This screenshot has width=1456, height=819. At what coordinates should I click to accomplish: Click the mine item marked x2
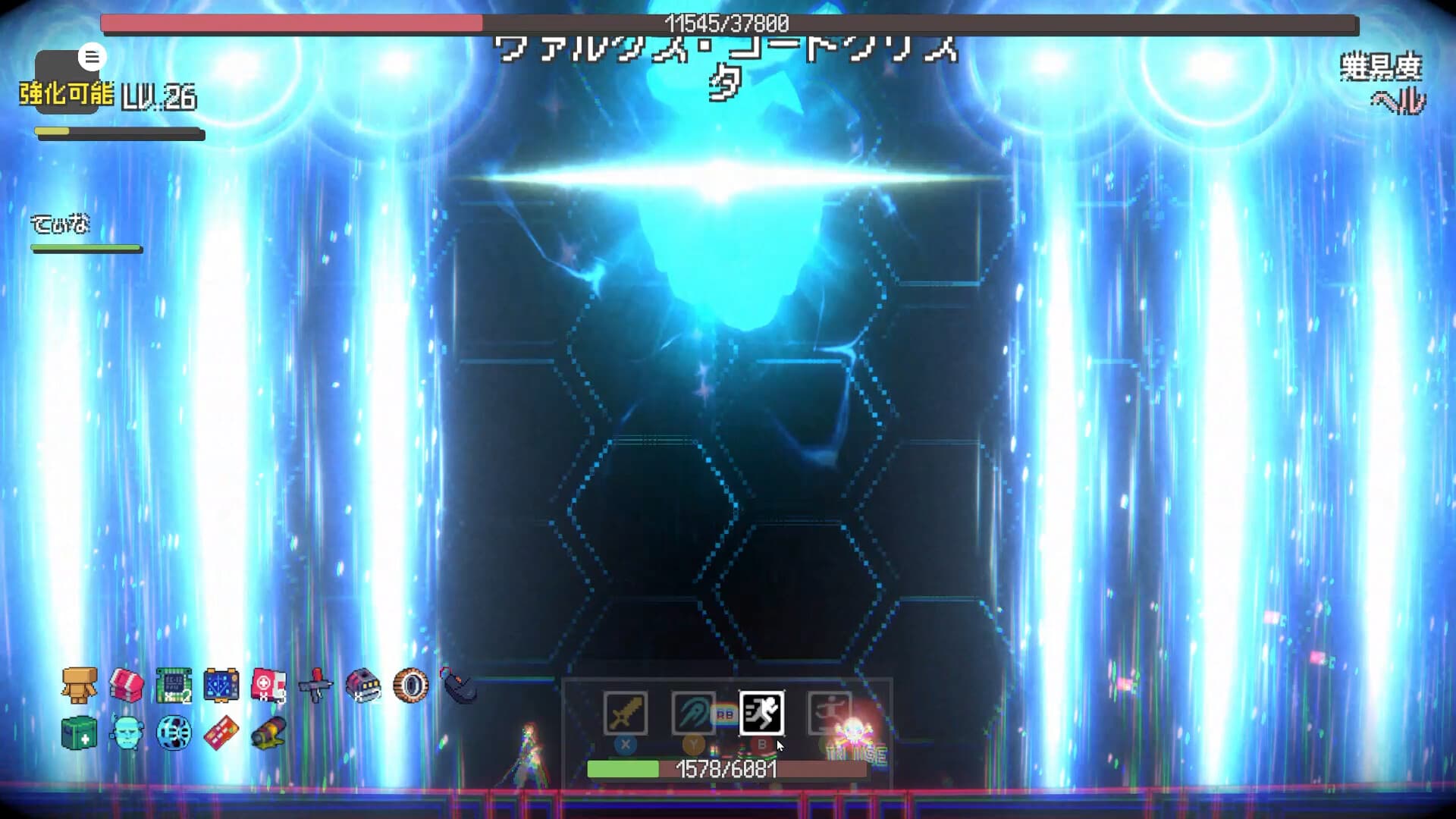[362, 686]
